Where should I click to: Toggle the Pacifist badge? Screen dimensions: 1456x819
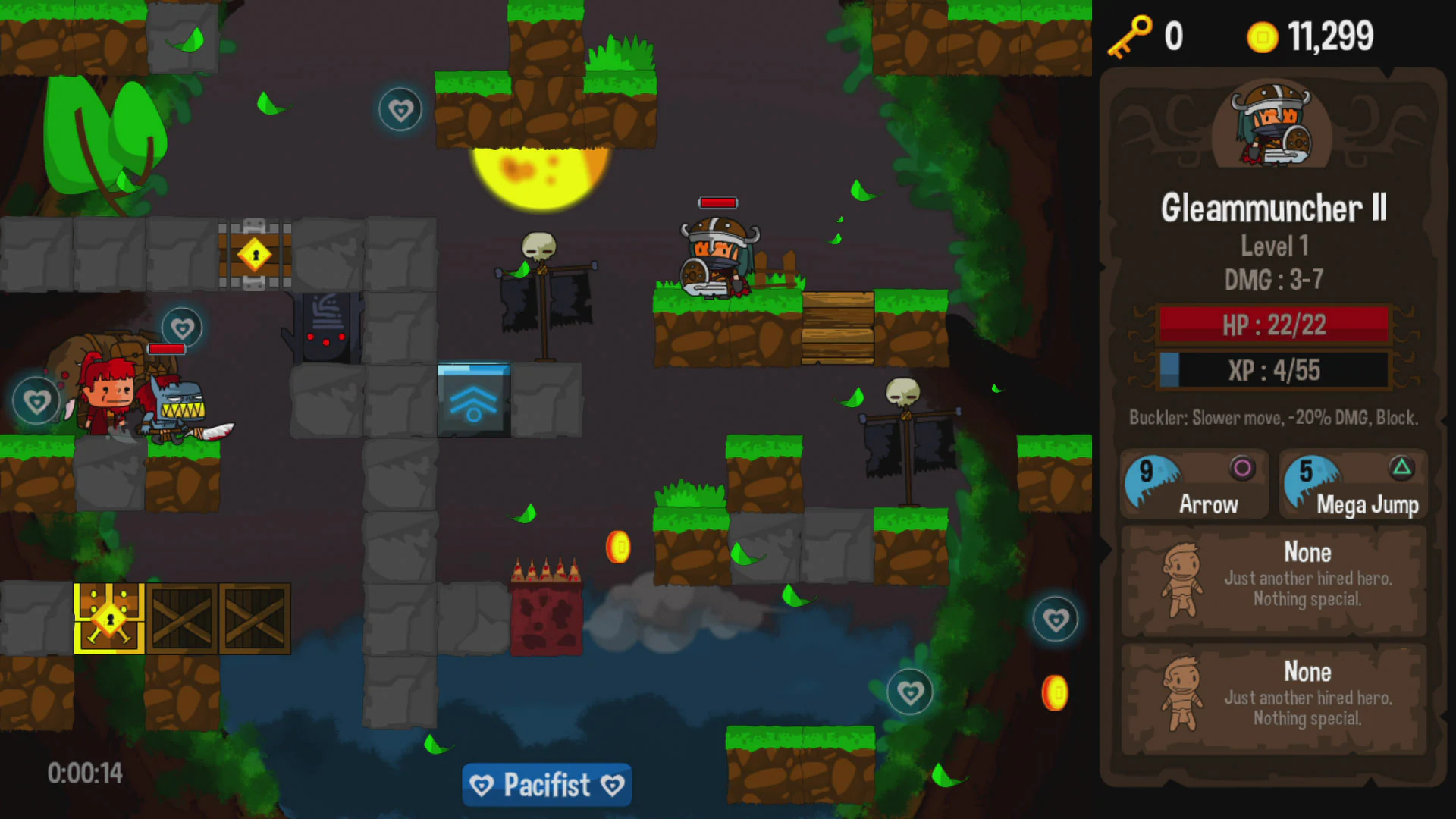[x=546, y=785]
